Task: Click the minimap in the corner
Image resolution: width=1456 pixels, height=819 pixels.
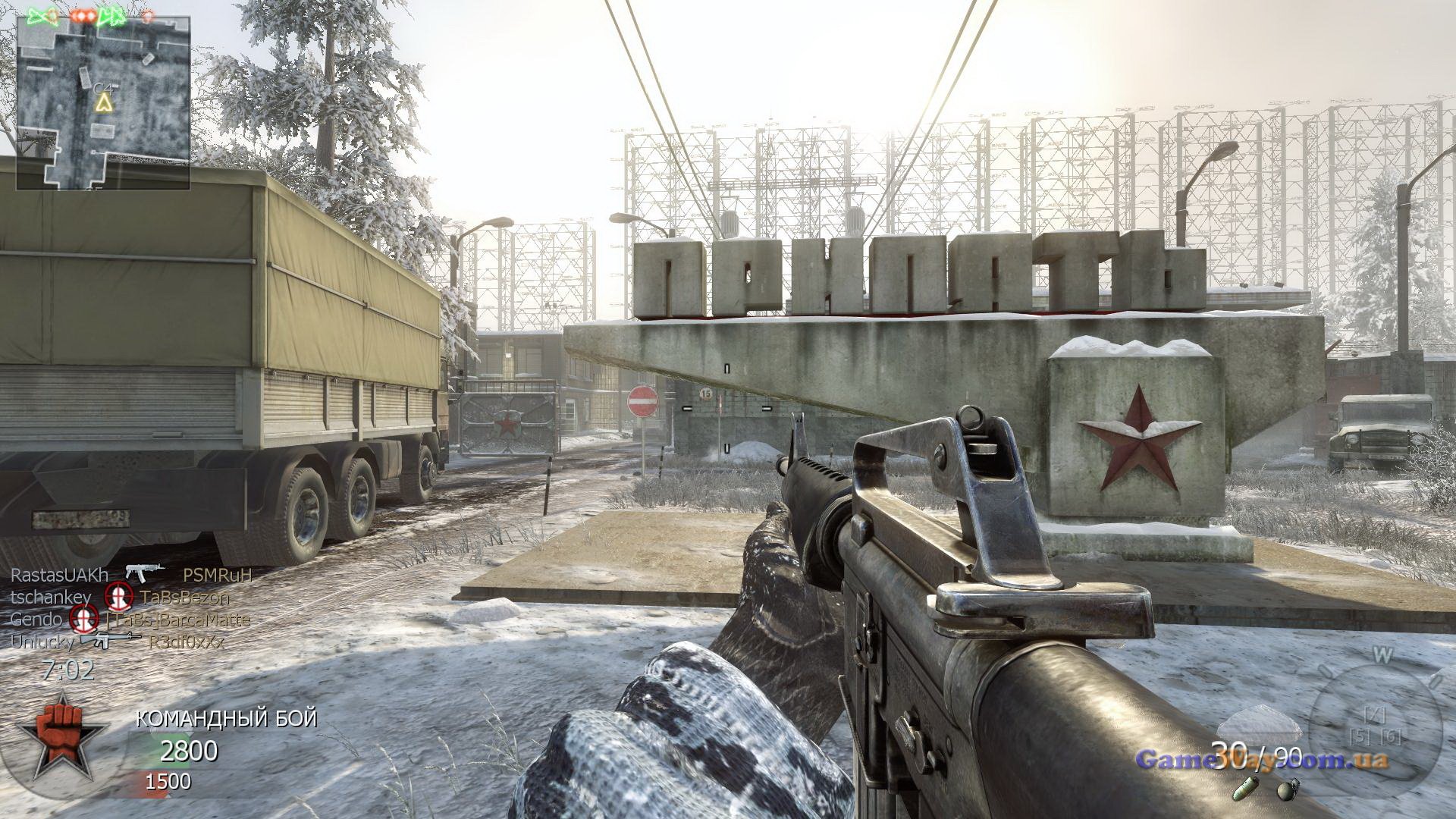Action: 104,91
